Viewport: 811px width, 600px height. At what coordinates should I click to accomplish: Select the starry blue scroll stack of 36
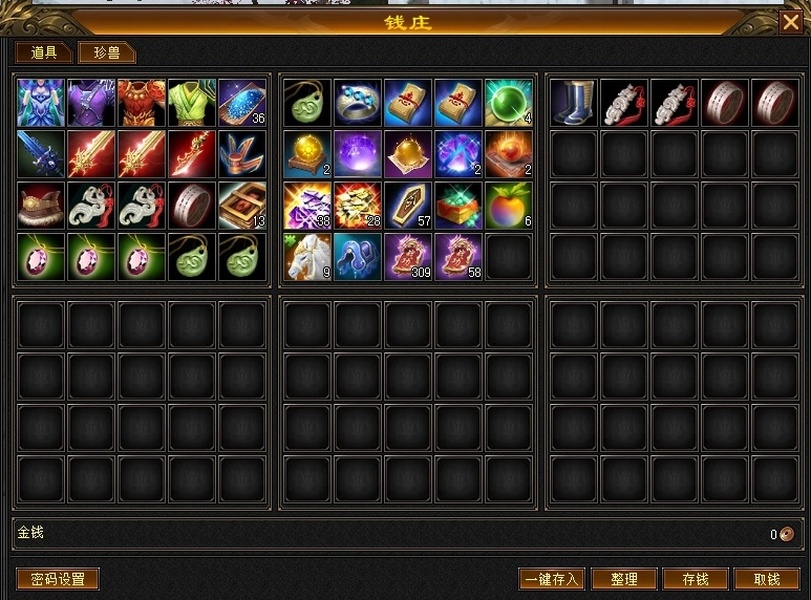242,103
